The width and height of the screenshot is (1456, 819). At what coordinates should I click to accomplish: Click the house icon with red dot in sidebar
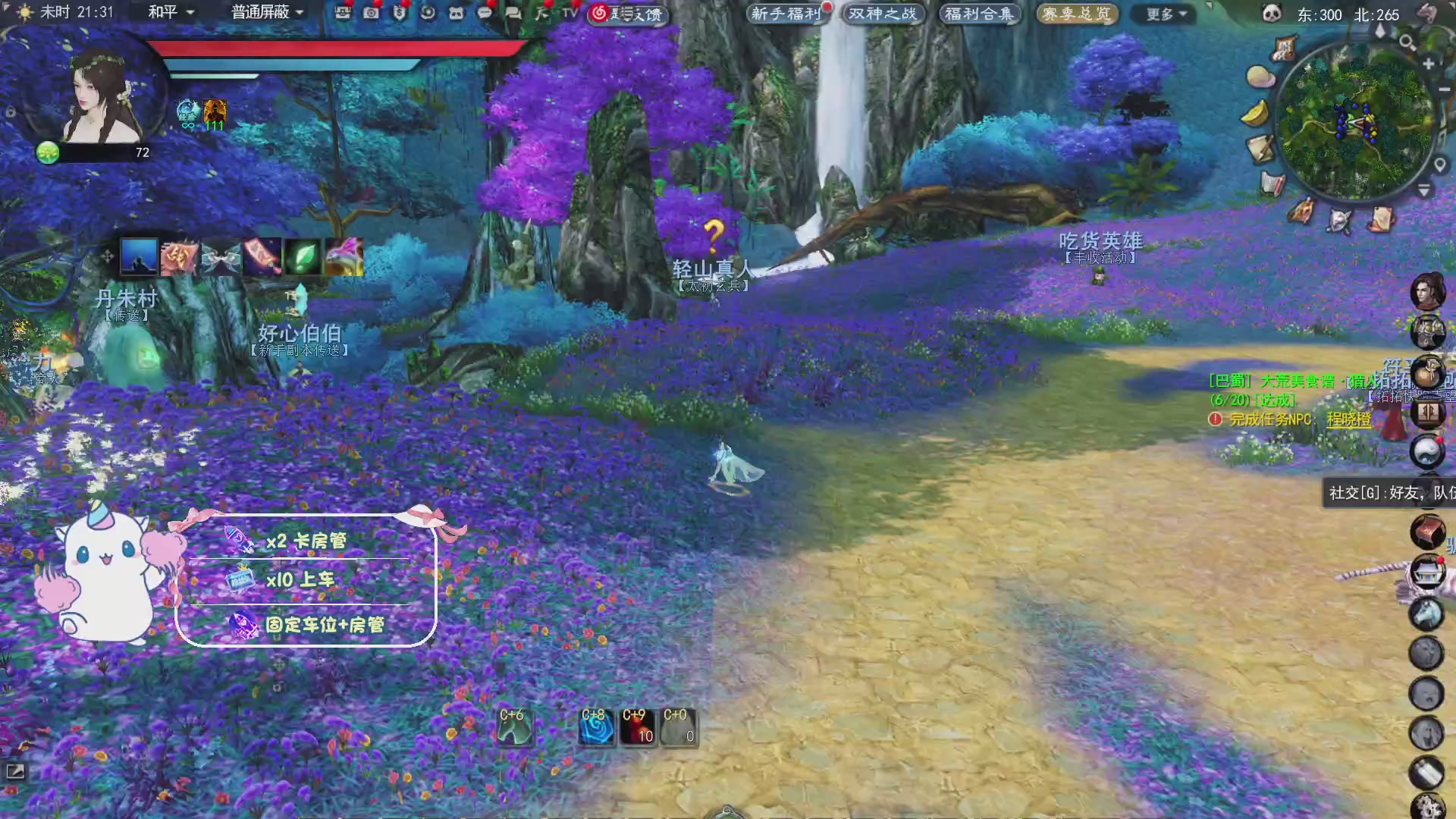pos(1427,571)
